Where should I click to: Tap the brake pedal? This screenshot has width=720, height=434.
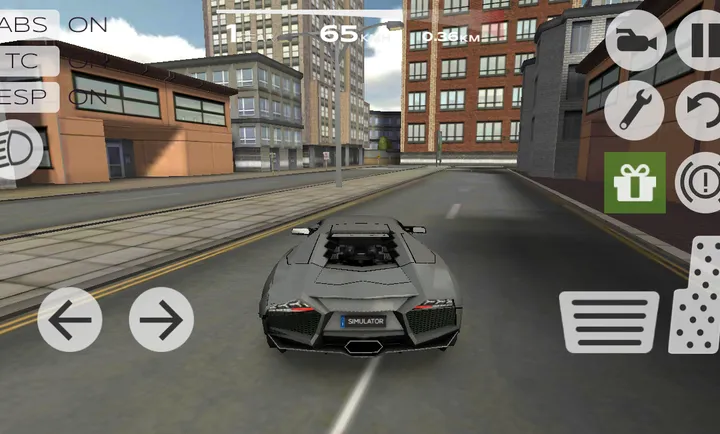608,322
